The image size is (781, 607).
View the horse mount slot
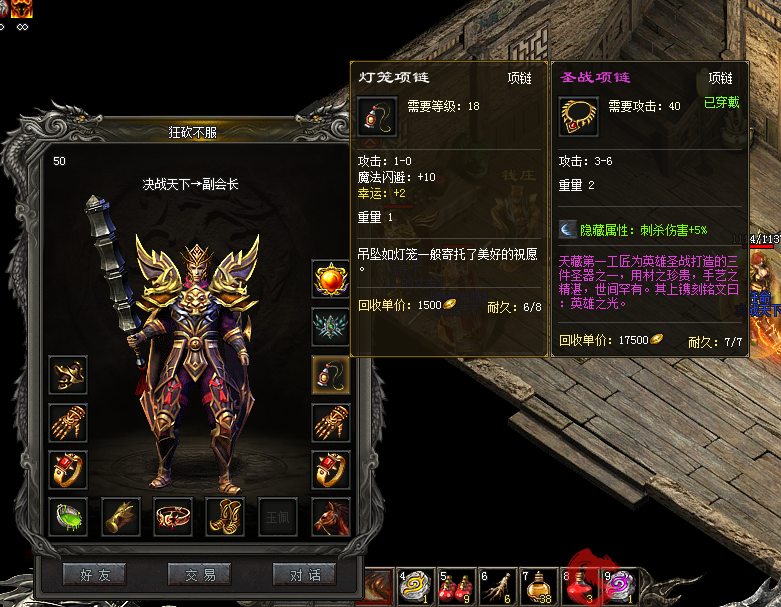tap(330, 517)
